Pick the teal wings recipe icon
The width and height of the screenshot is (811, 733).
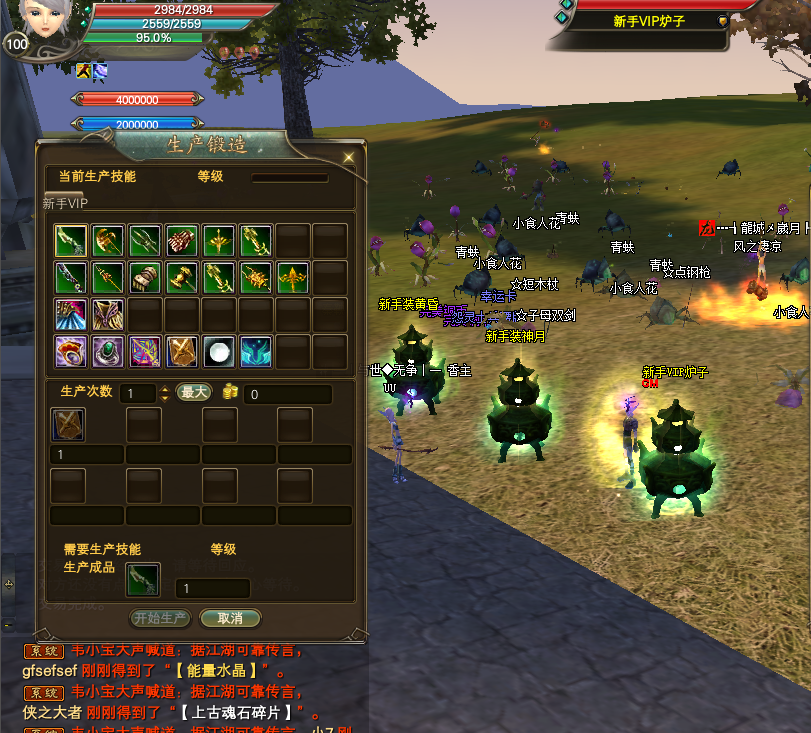tap(256, 351)
